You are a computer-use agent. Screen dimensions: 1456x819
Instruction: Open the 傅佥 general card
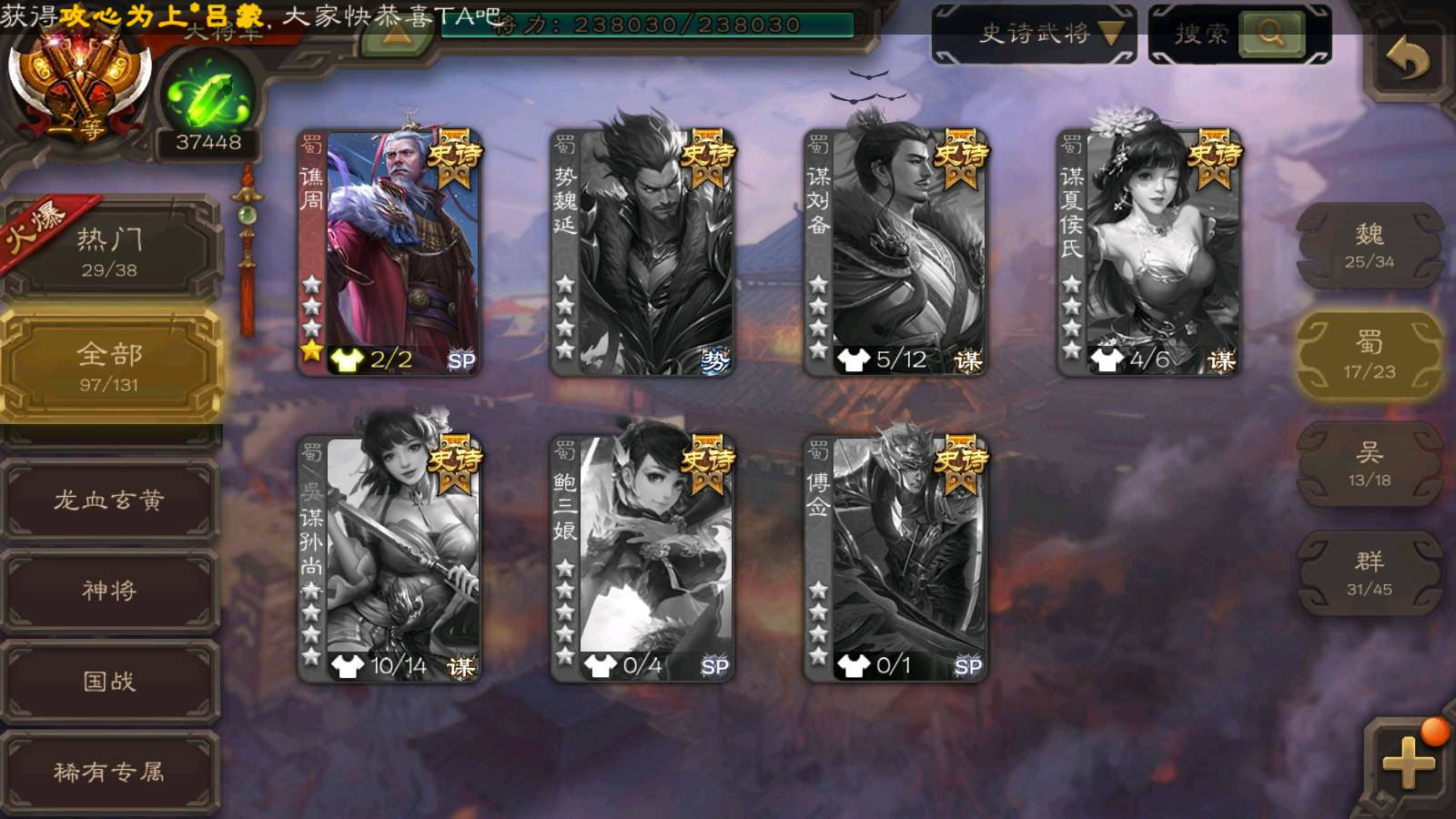[x=895, y=559]
